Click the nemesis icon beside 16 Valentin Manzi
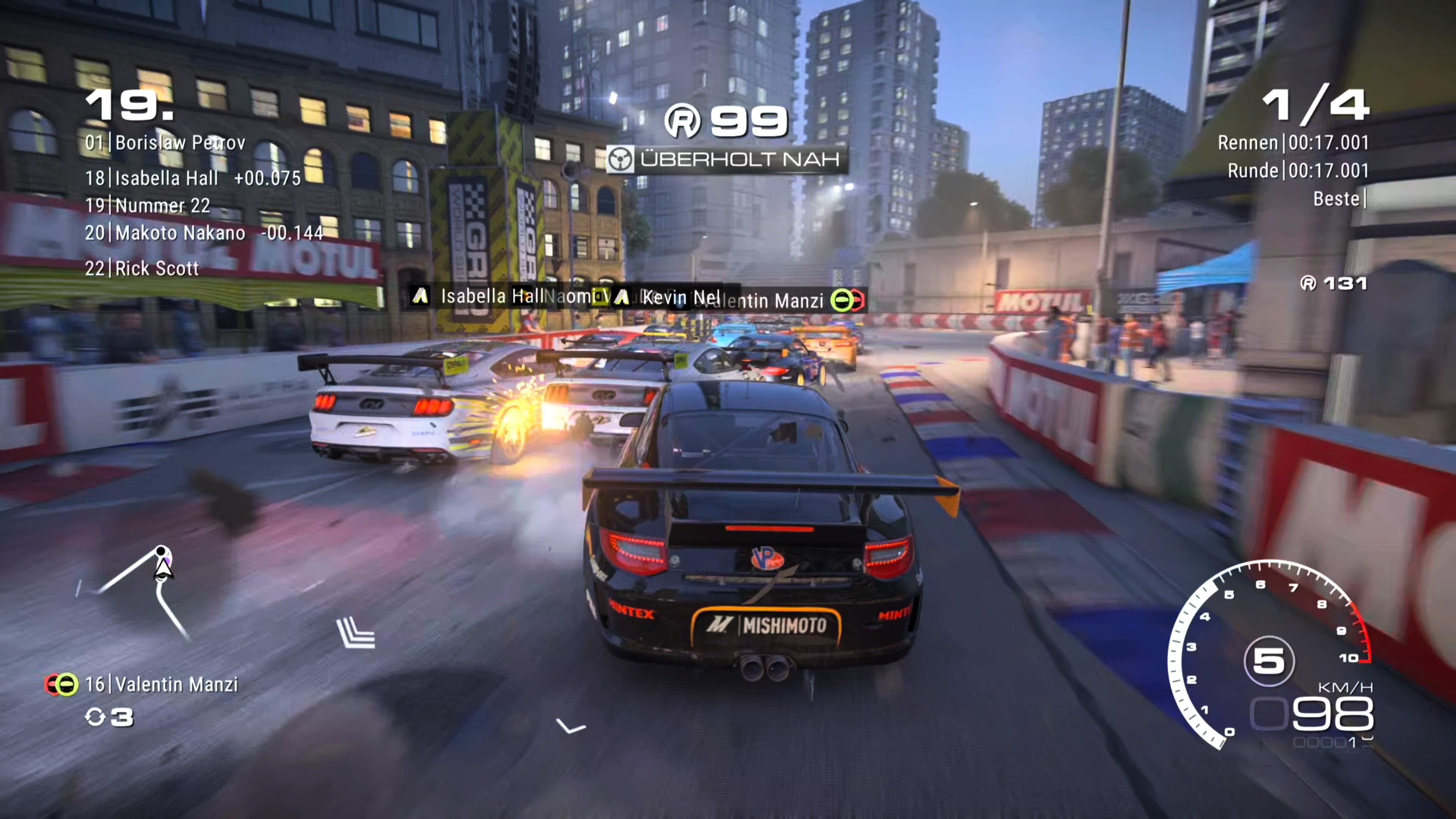 [x=61, y=684]
